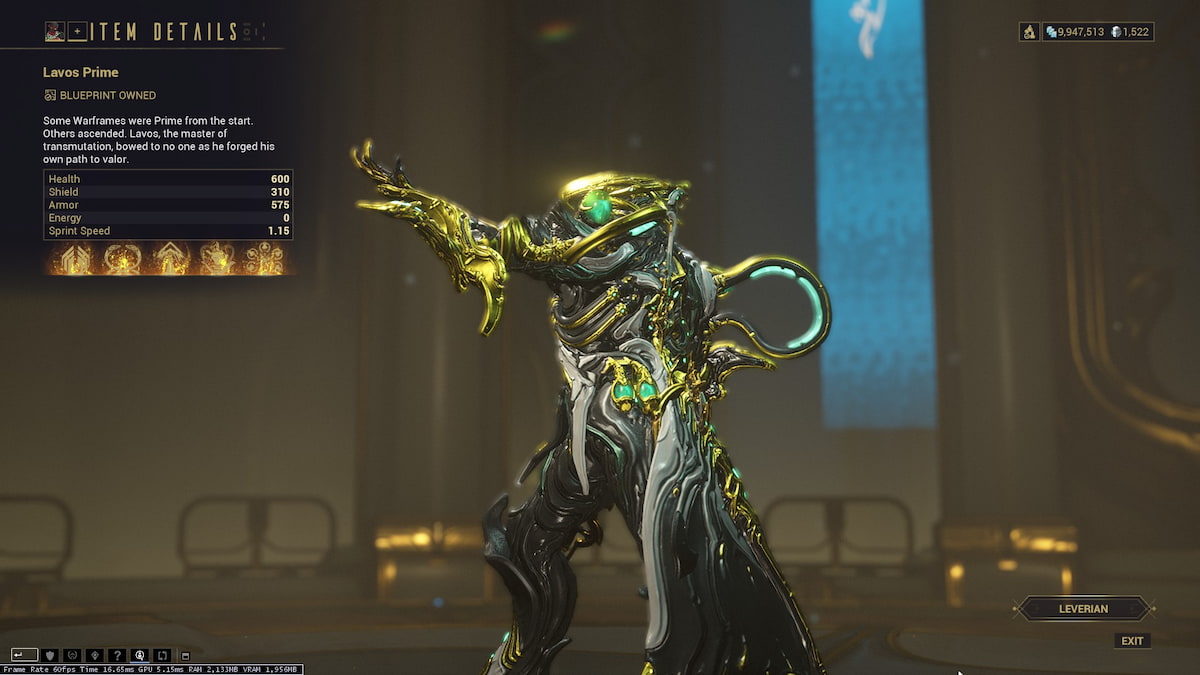Image resolution: width=1200 pixels, height=675 pixels.
Task: Select the player avatar icon beside Item Details
Action: click(x=55, y=32)
